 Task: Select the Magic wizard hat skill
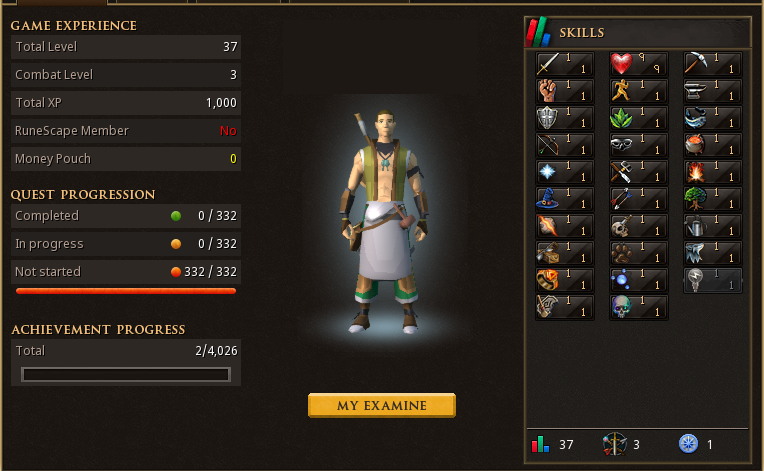pos(564,200)
